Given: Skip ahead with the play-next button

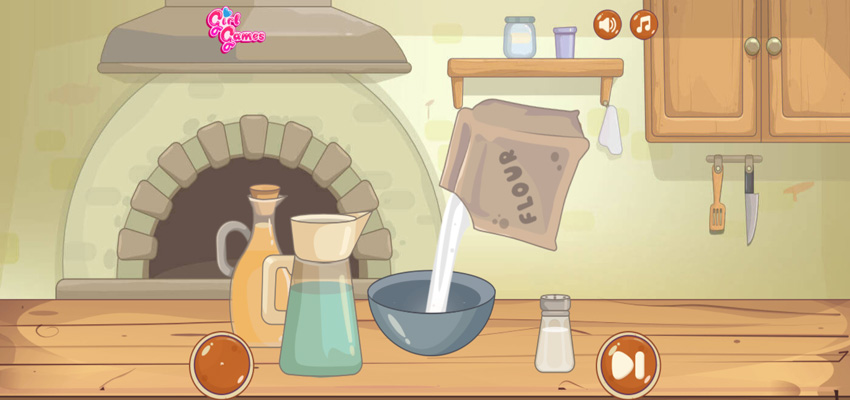Looking at the screenshot, I should [628, 365].
